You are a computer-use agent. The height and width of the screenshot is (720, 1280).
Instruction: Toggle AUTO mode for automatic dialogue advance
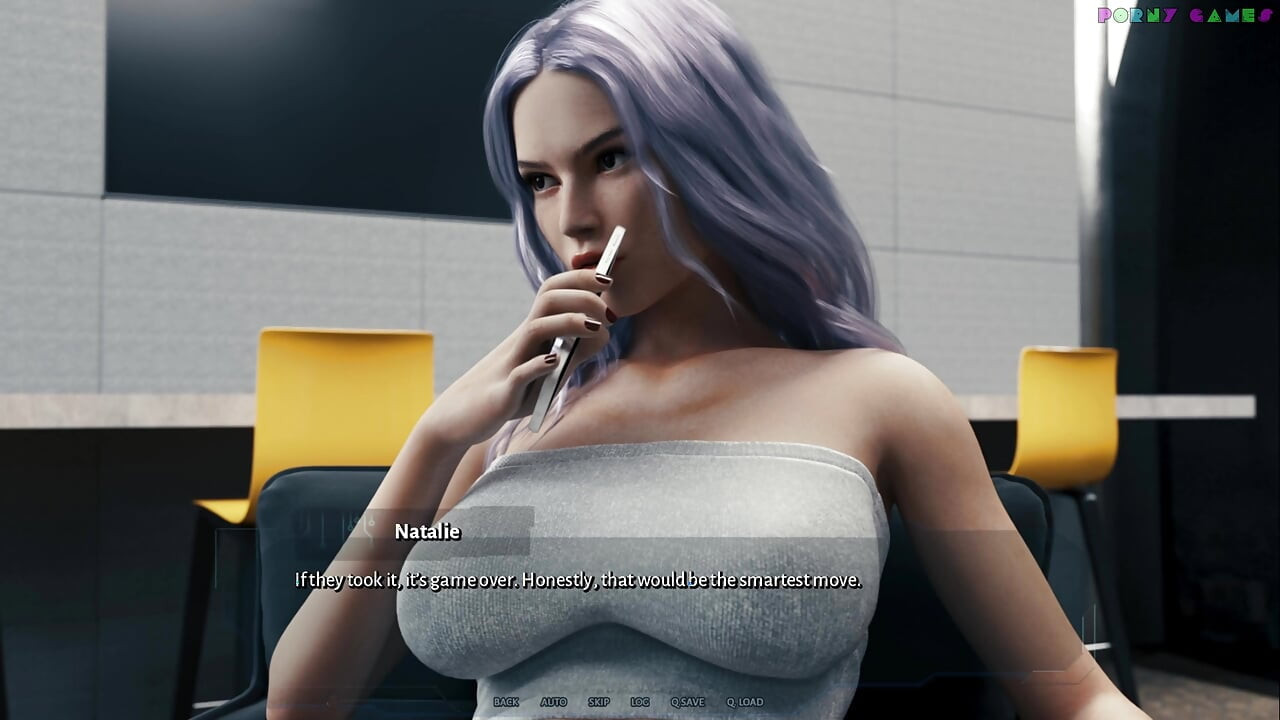tap(554, 702)
